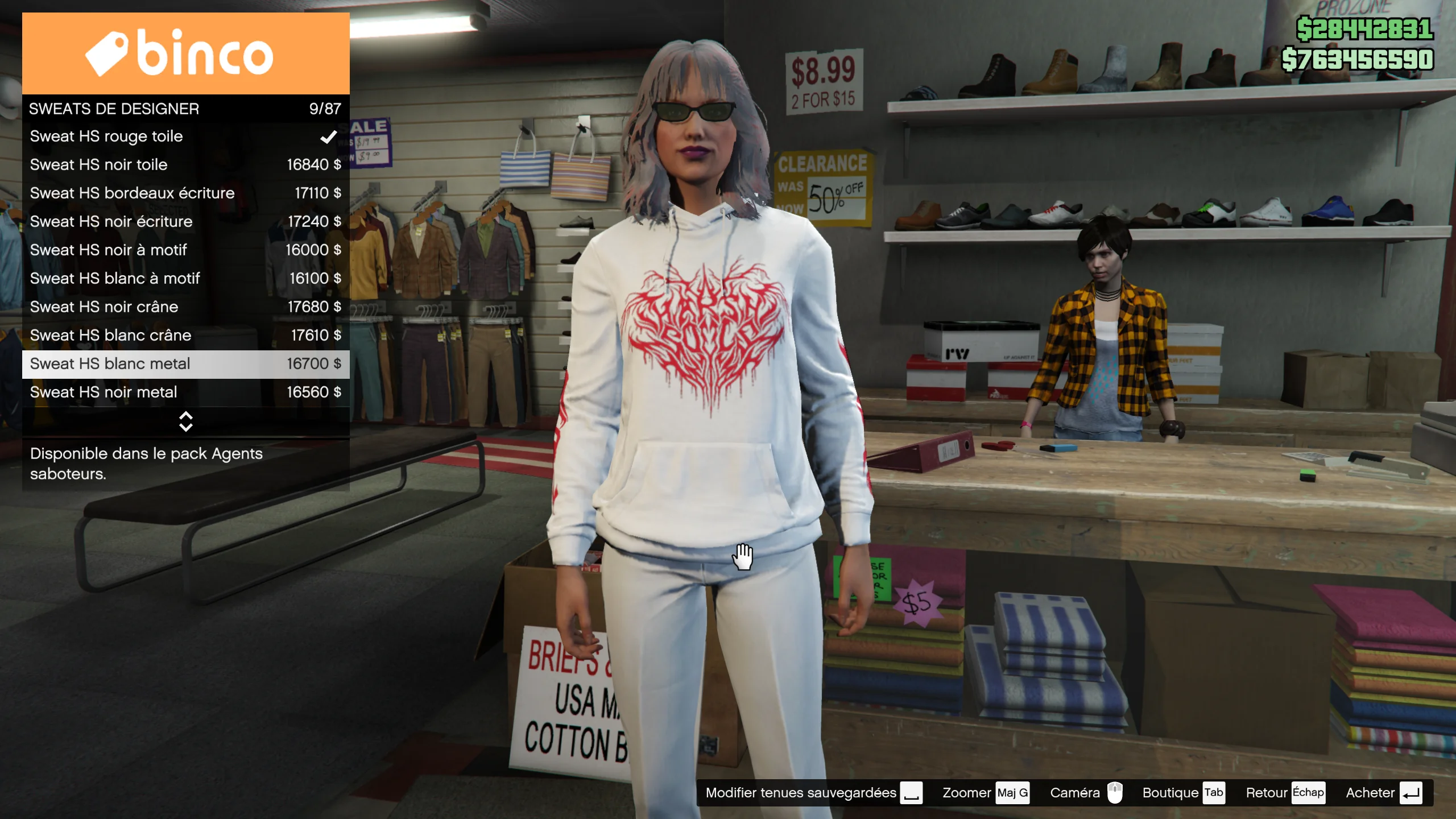Choose Sweat HS noir à motif
This screenshot has width=1456, height=819.
[185, 250]
